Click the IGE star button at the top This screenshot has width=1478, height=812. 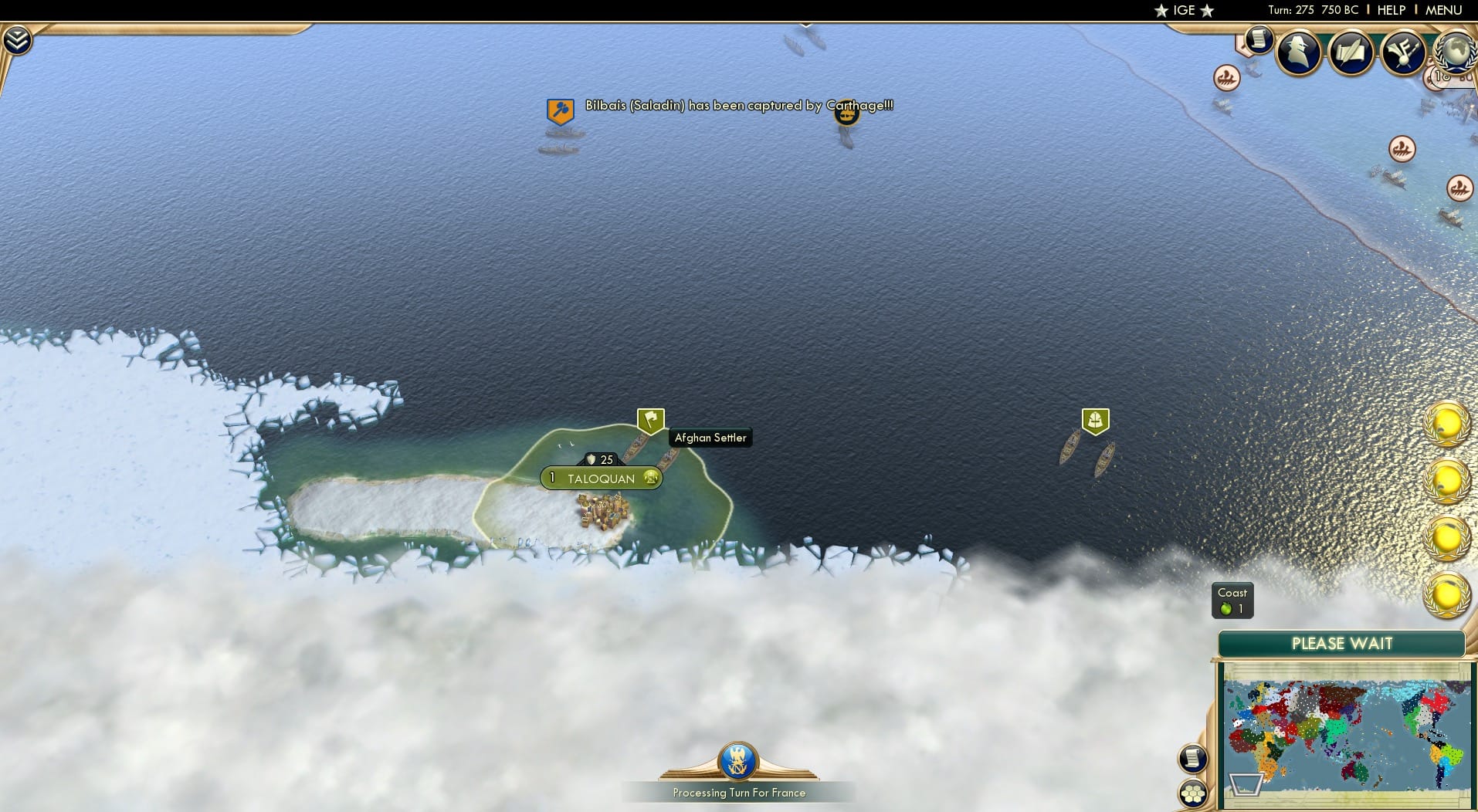[x=1183, y=11]
